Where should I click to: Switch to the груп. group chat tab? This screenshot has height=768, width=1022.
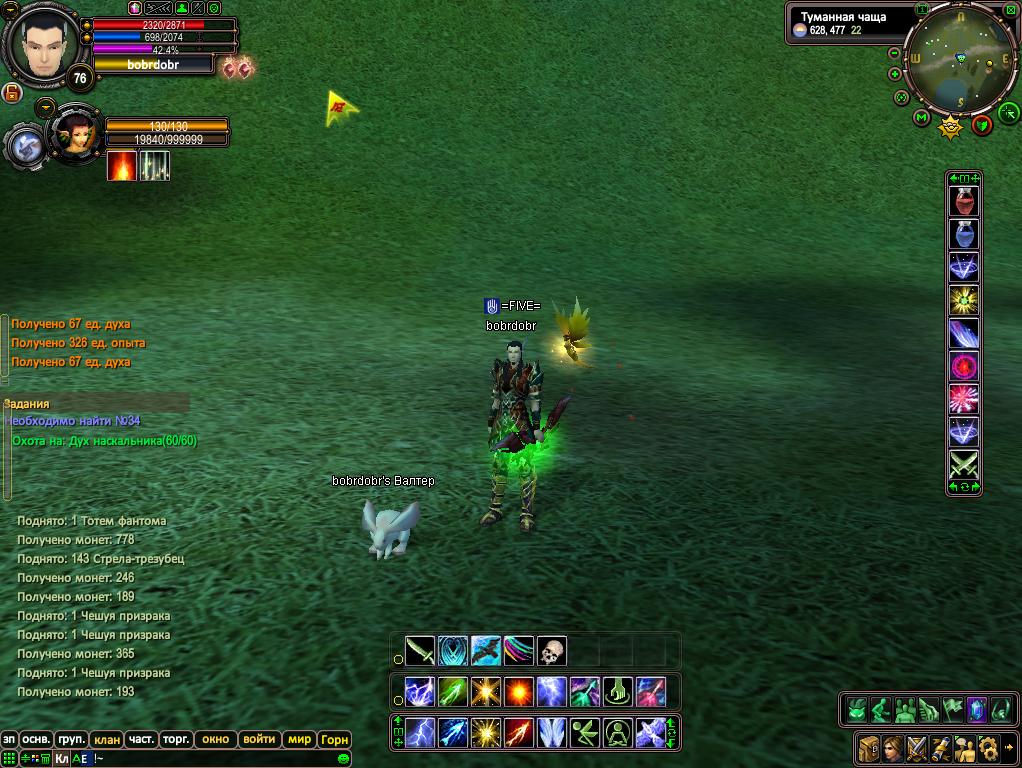point(71,740)
